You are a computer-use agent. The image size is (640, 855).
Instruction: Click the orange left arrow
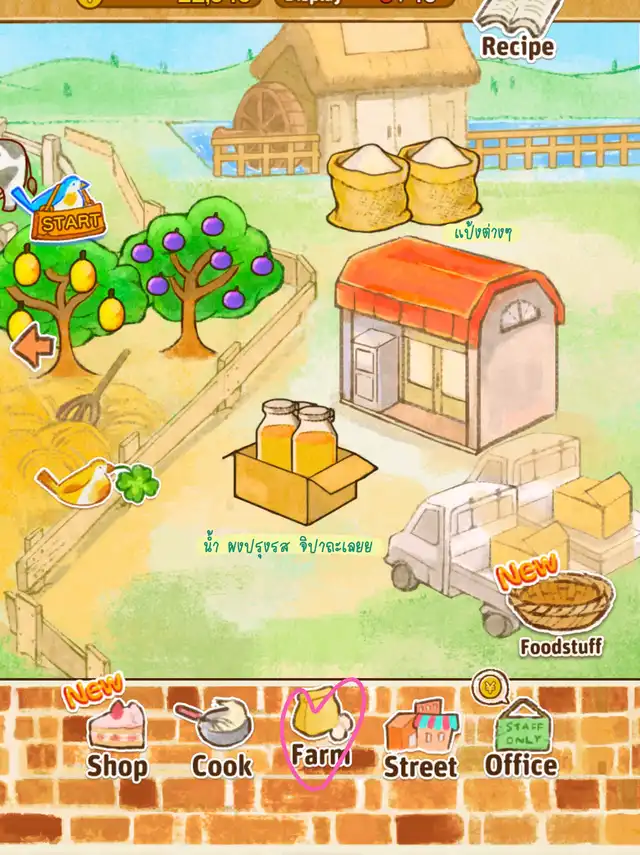[x=33, y=349]
